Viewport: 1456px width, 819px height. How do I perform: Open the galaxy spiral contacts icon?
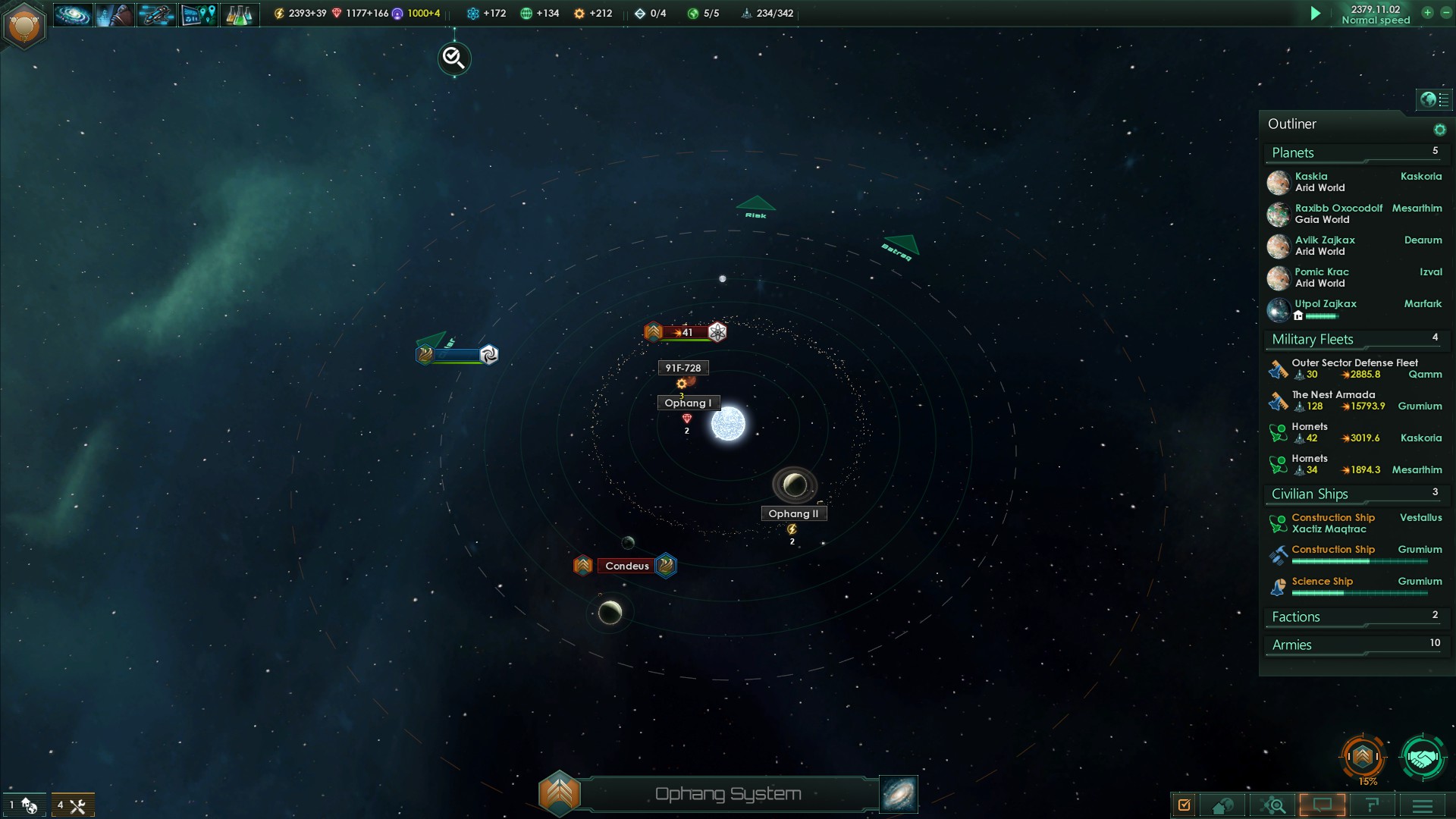point(73,14)
